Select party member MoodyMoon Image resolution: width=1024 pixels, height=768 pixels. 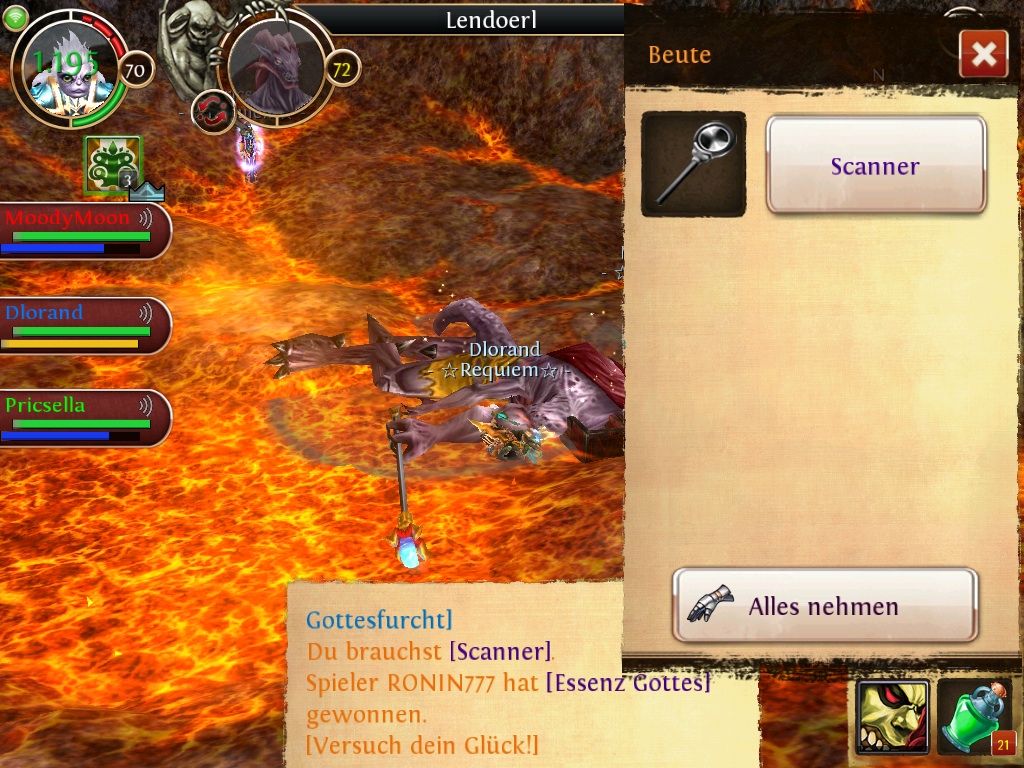(84, 230)
